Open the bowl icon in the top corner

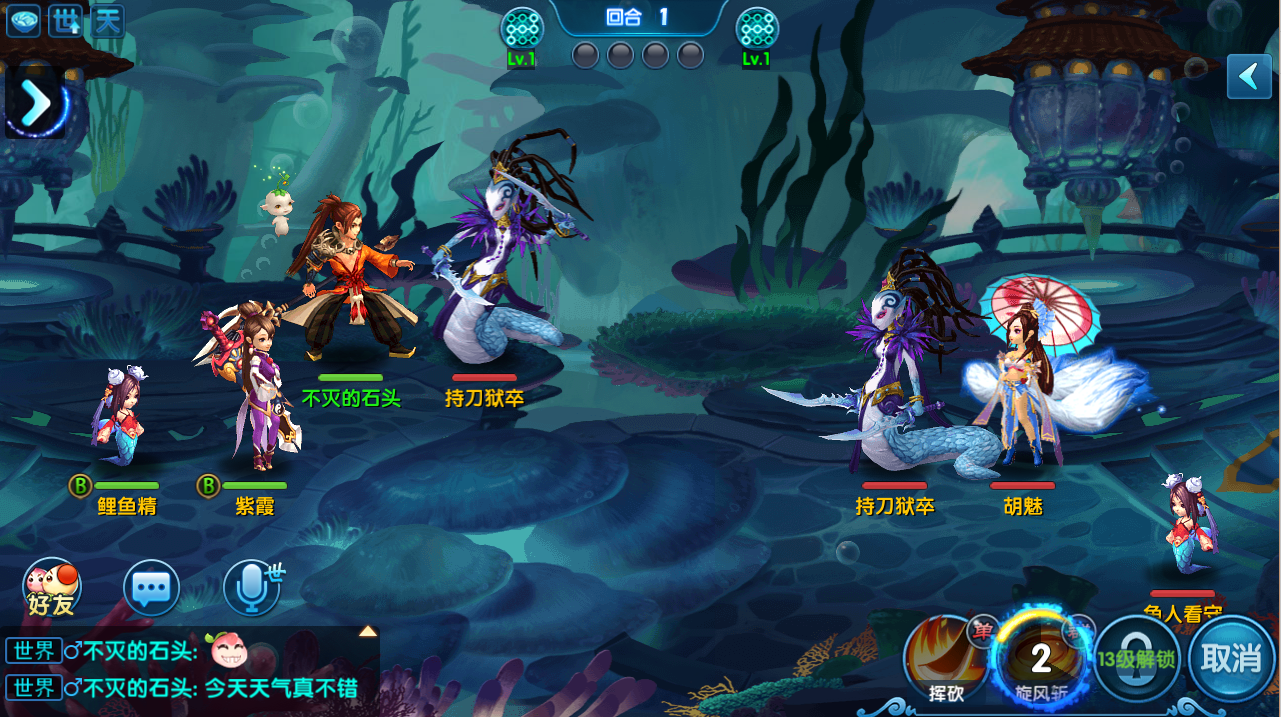tap(23, 21)
